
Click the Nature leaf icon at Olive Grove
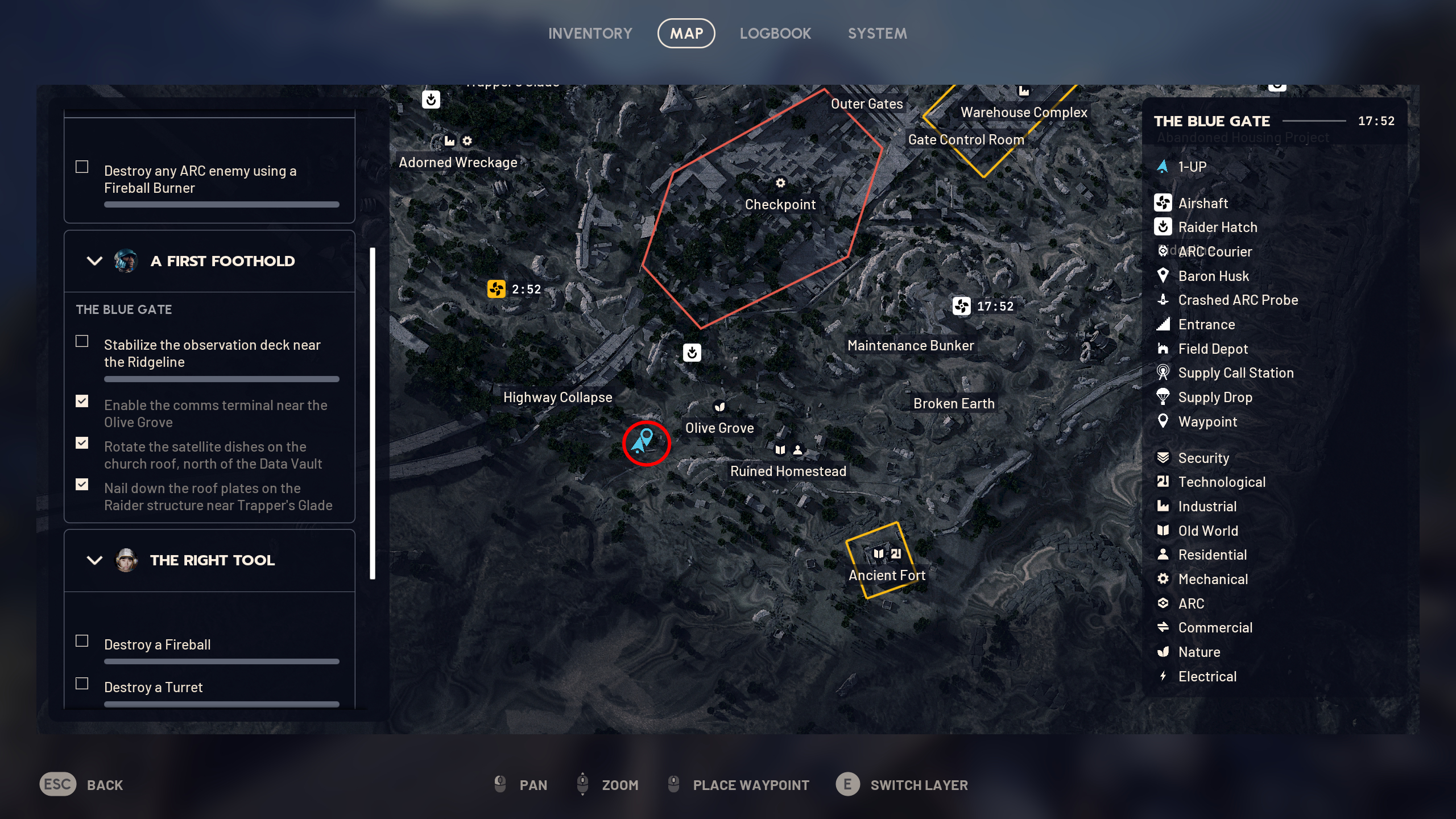point(719,406)
